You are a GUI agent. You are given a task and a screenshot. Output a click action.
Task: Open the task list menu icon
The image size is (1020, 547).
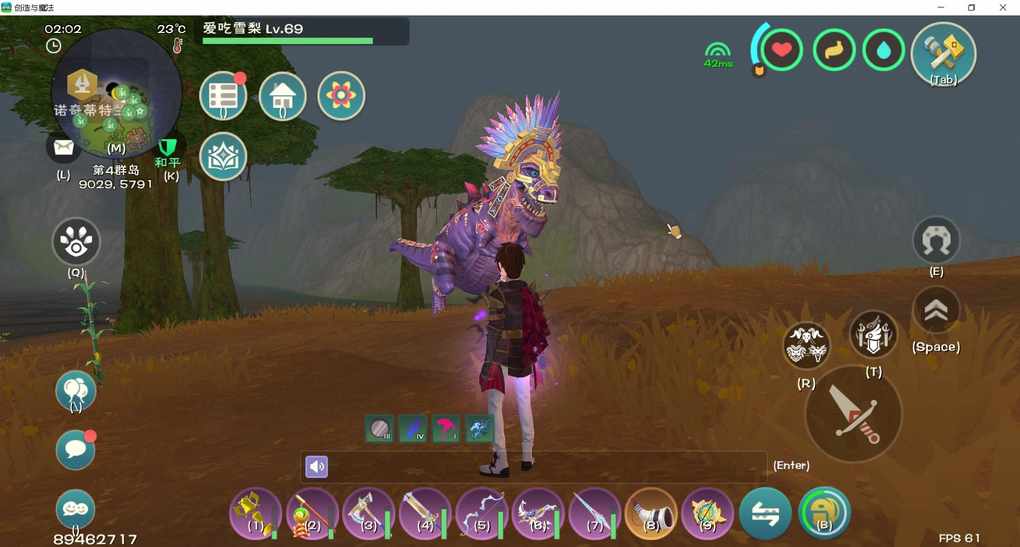tap(223, 96)
